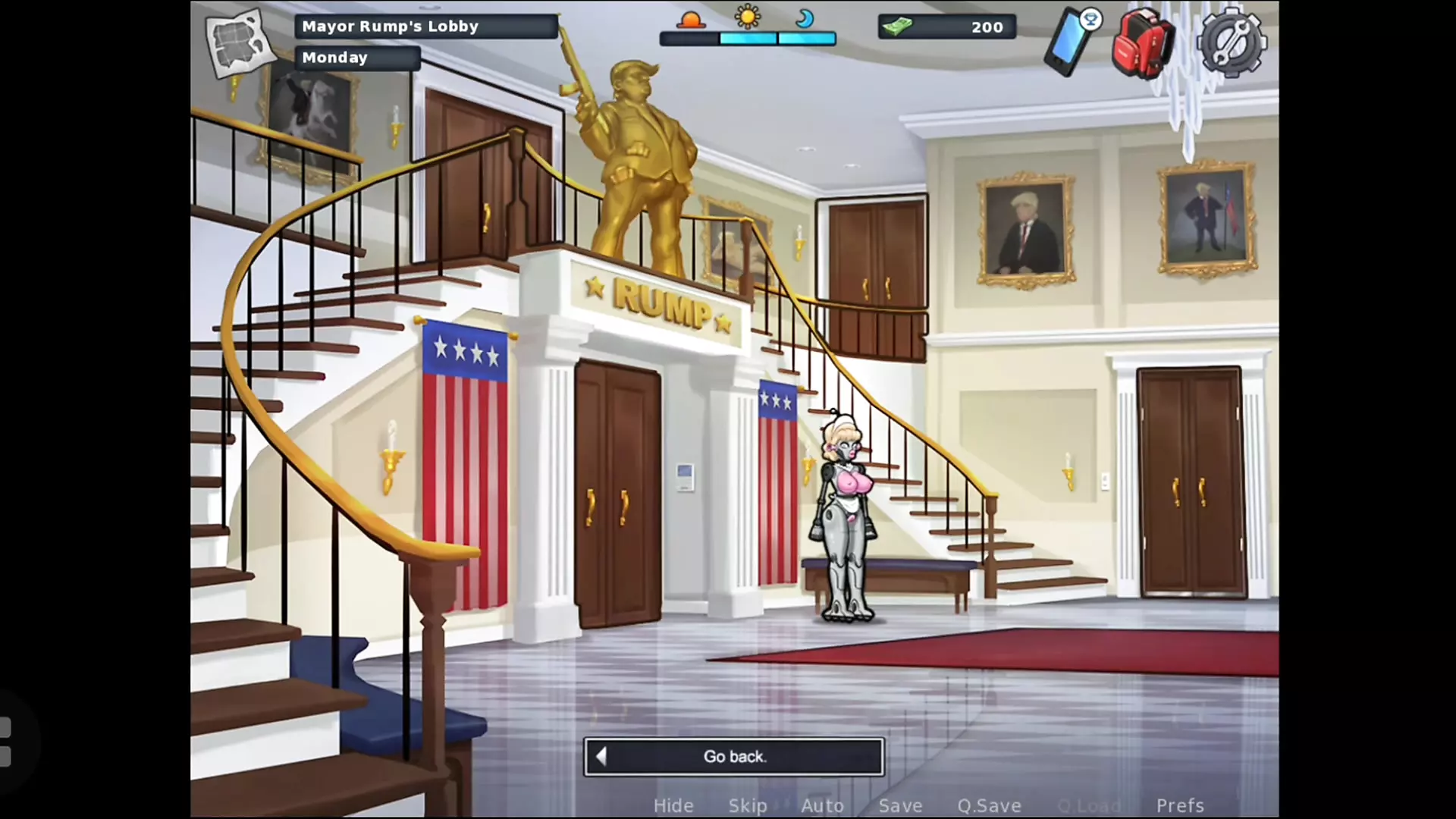This screenshot has width=1456, height=819.
Task: Open the blue smartphone
Action: [x=1071, y=41]
